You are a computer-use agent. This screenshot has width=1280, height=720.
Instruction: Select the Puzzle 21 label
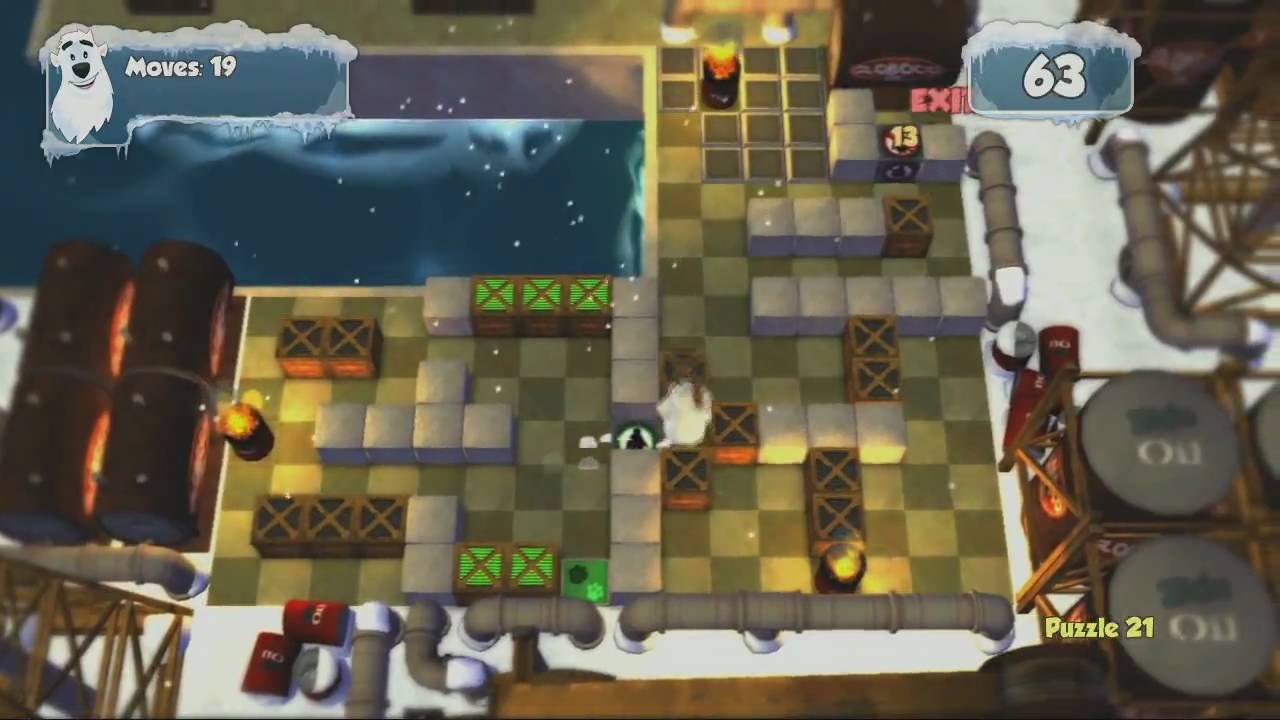point(1098,629)
